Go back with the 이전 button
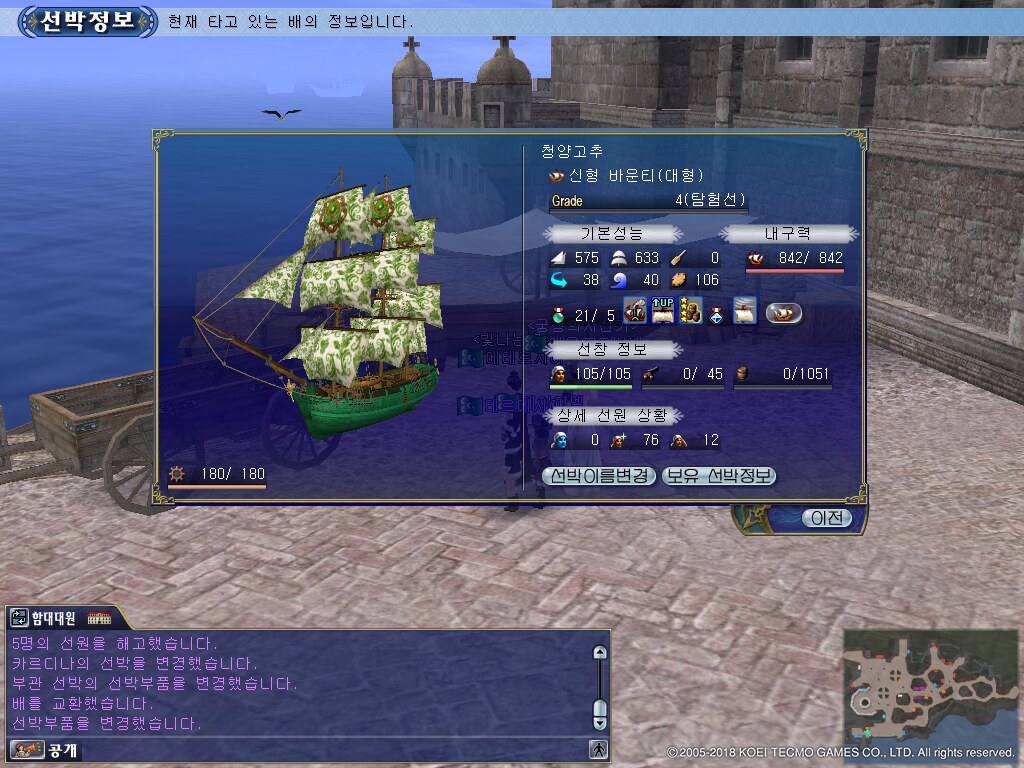This screenshot has width=1024, height=768. [827, 518]
